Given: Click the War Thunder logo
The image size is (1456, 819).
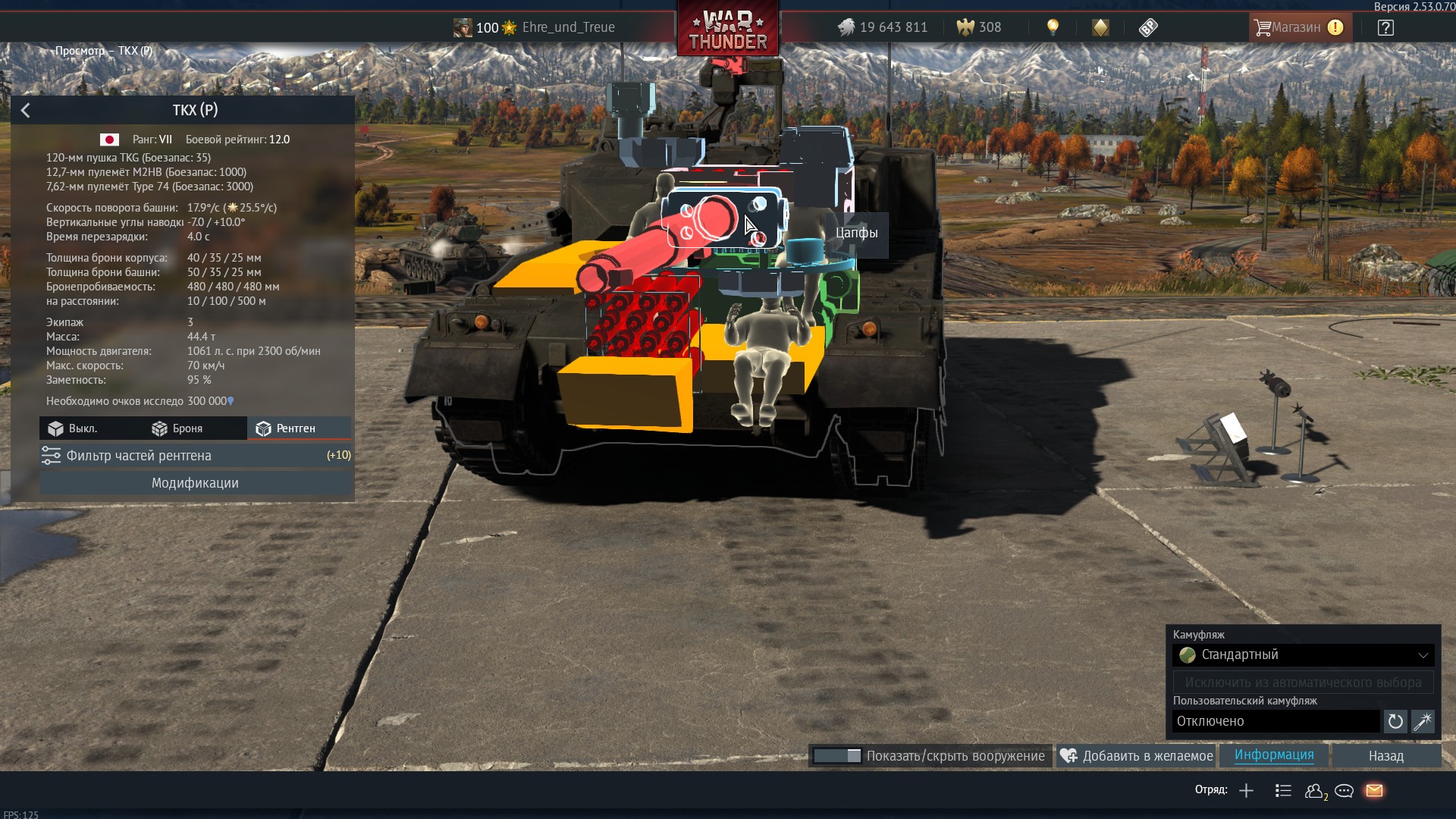Looking at the screenshot, I should point(727,30).
